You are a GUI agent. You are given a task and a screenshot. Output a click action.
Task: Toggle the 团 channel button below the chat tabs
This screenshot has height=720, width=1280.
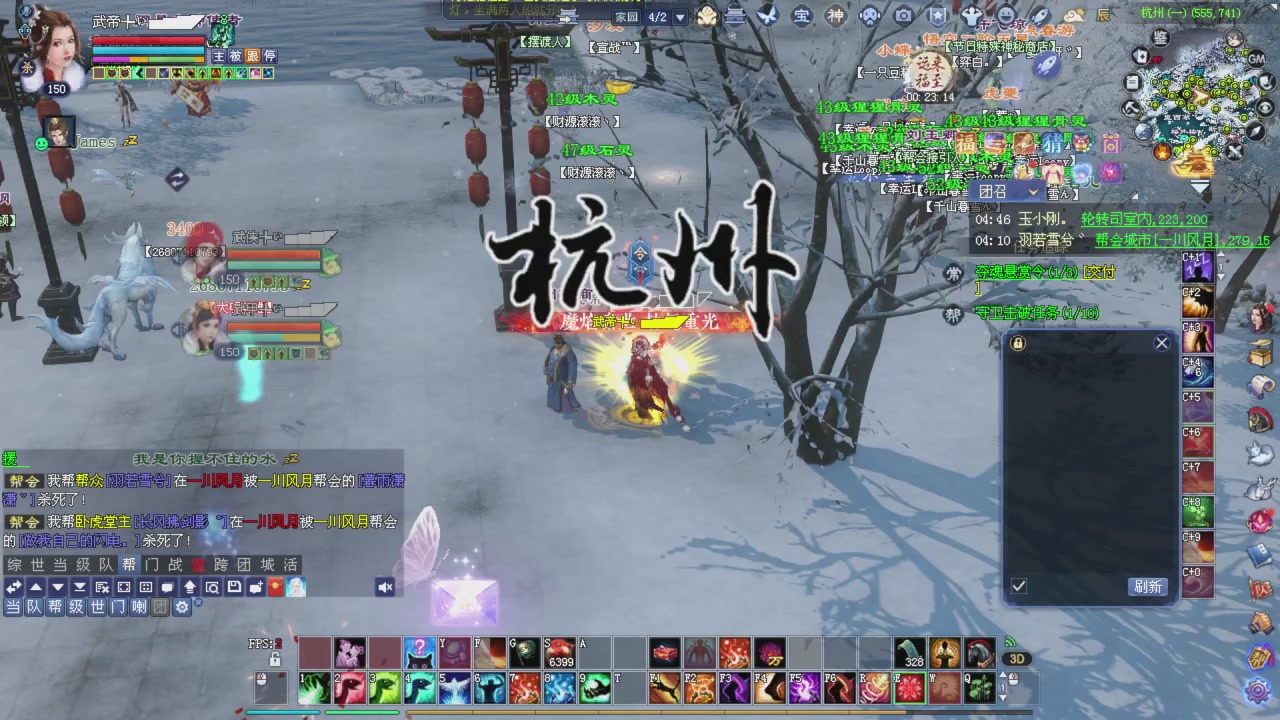tap(161, 606)
